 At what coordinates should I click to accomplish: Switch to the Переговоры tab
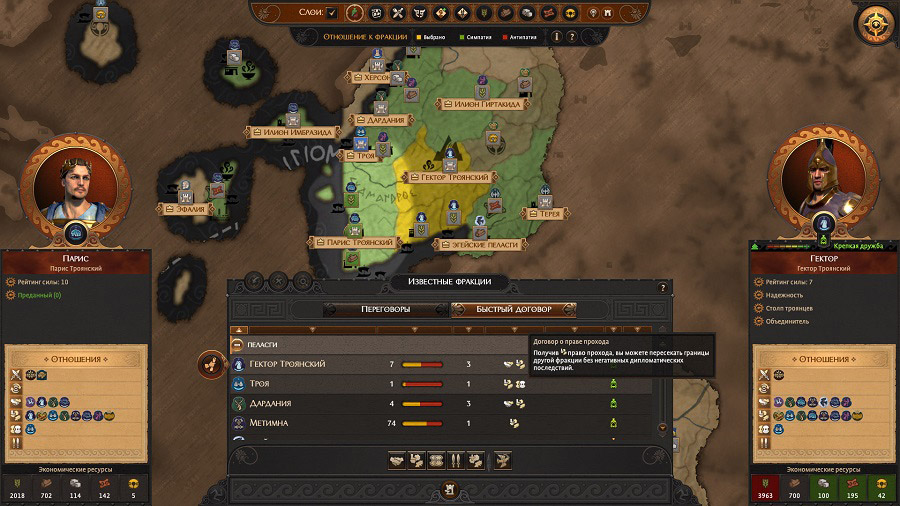coord(386,310)
